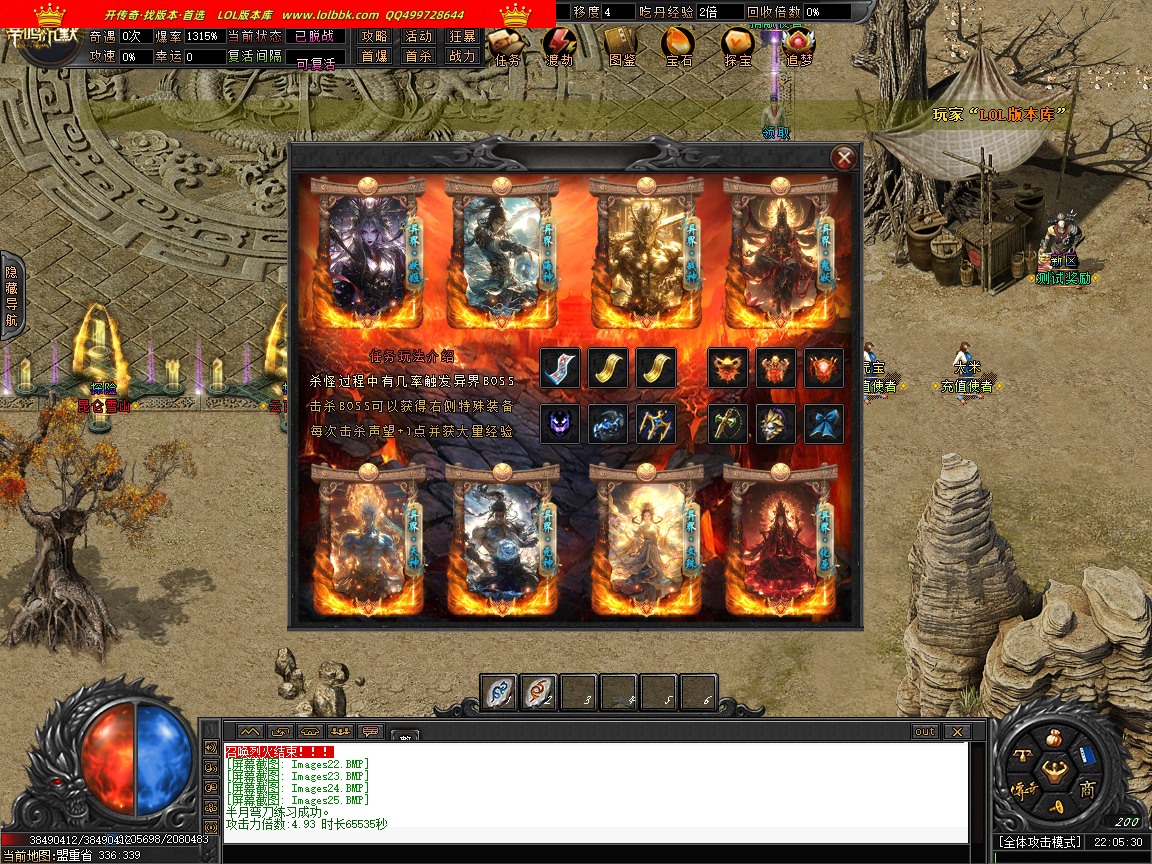Close the otherworld boss panel
The image size is (1152, 864).
tap(845, 157)
